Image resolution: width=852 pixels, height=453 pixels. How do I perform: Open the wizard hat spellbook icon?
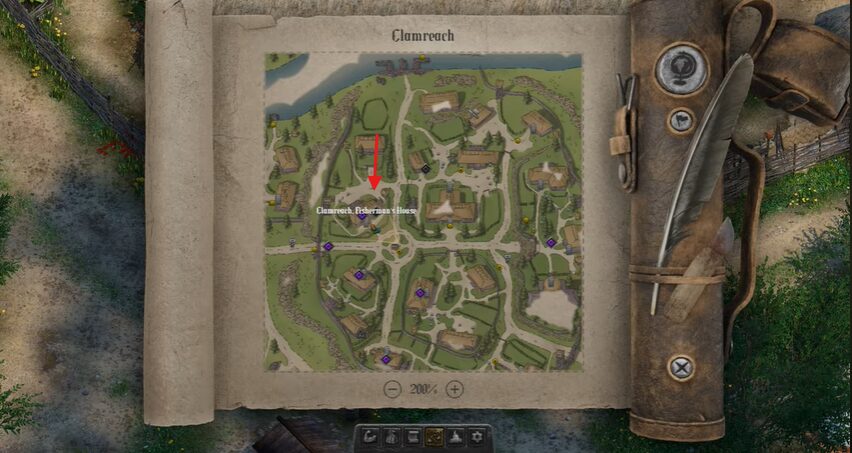(x=455, y=436)
